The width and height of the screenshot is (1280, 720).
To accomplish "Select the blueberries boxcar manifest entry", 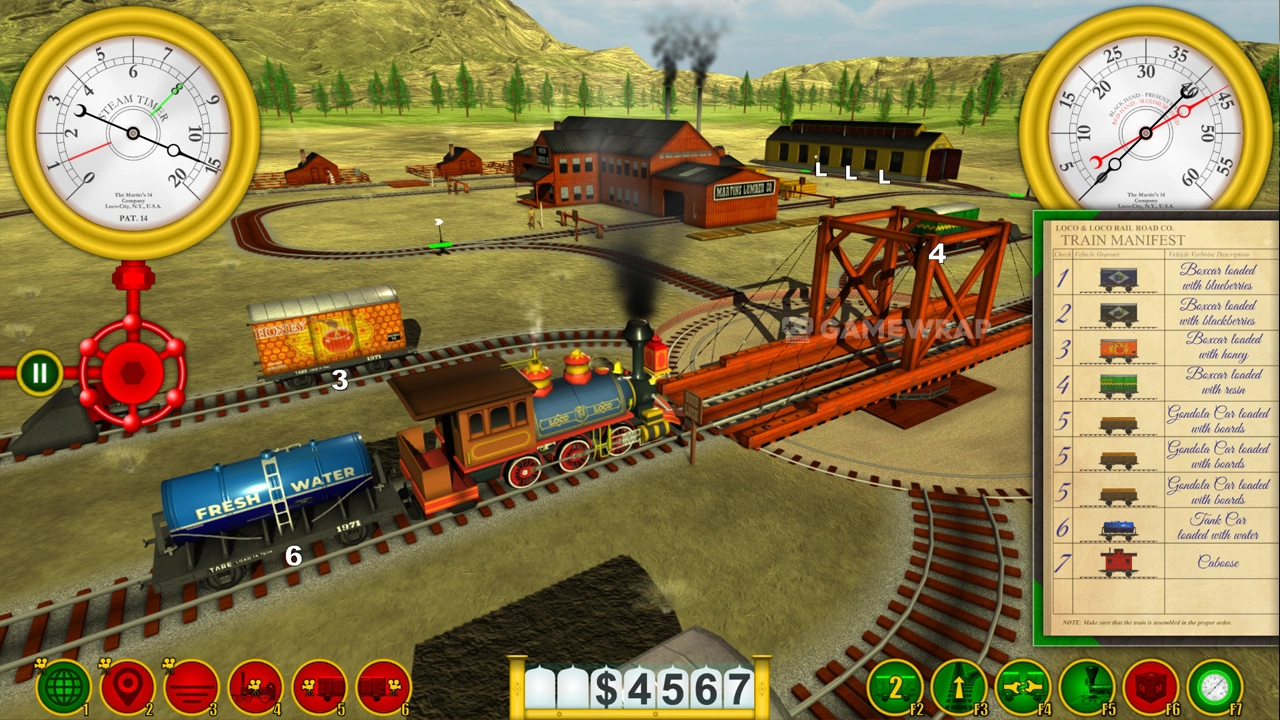I will click(1160, 277).
